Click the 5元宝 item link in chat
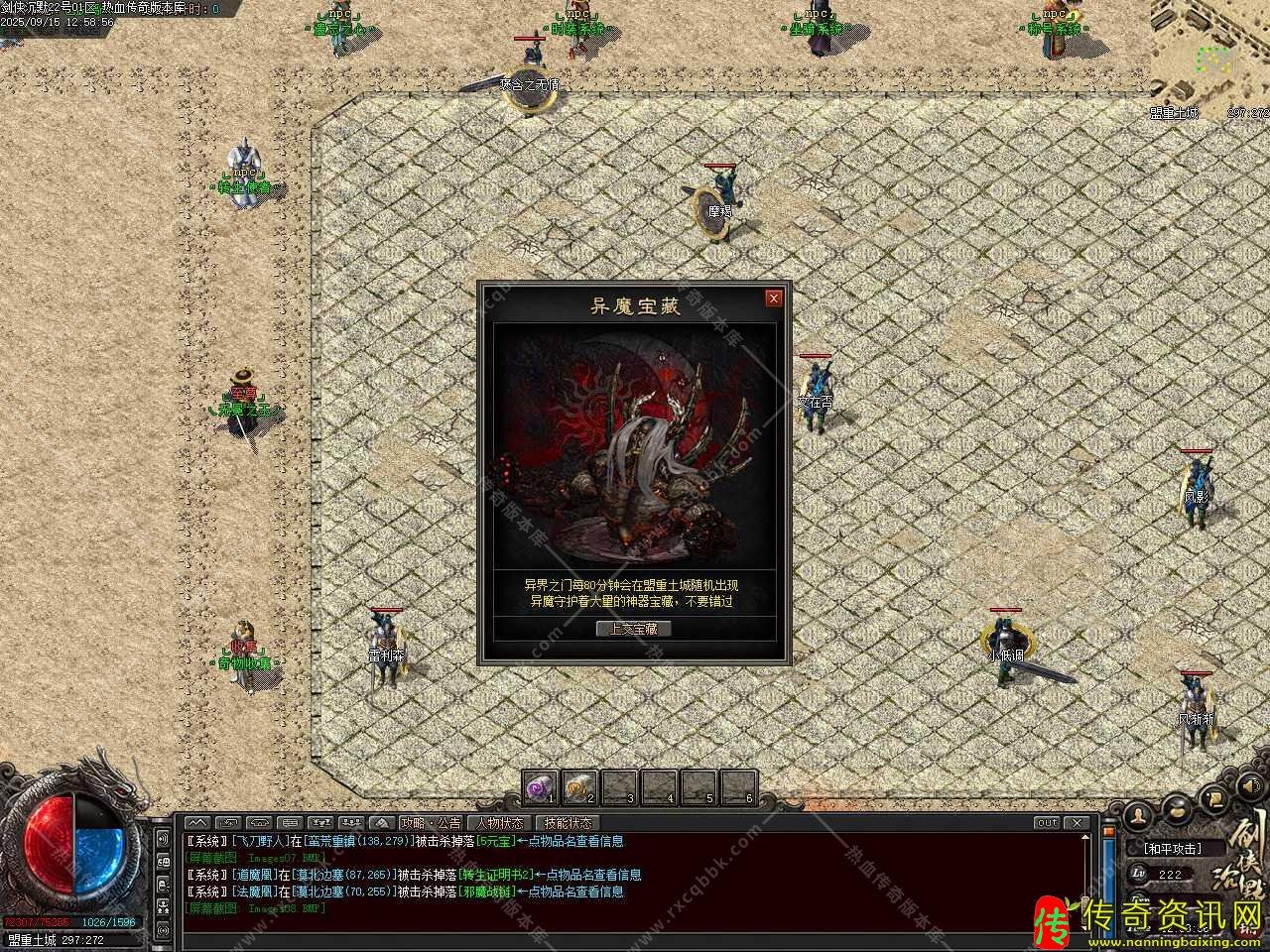The image size is (1270, 952). [496, 841]
